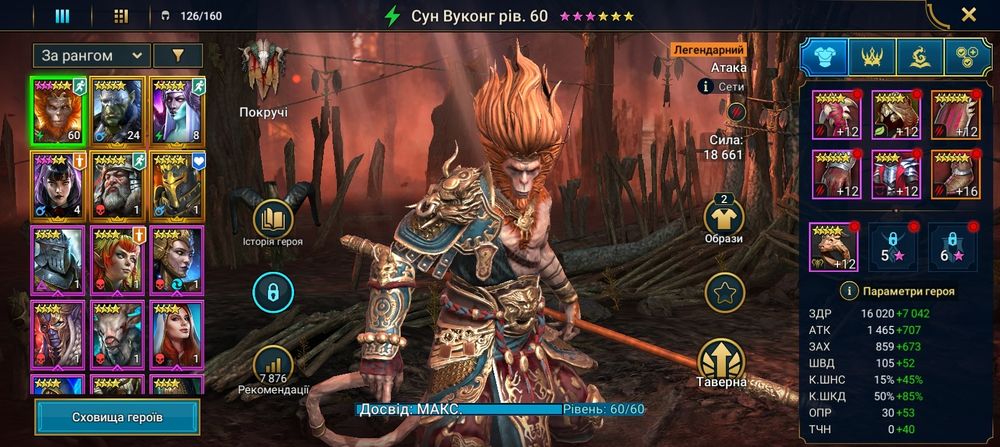1000x447 pixels.
Task: Select the level 24 green orc hero
Action: click(118, 110)
